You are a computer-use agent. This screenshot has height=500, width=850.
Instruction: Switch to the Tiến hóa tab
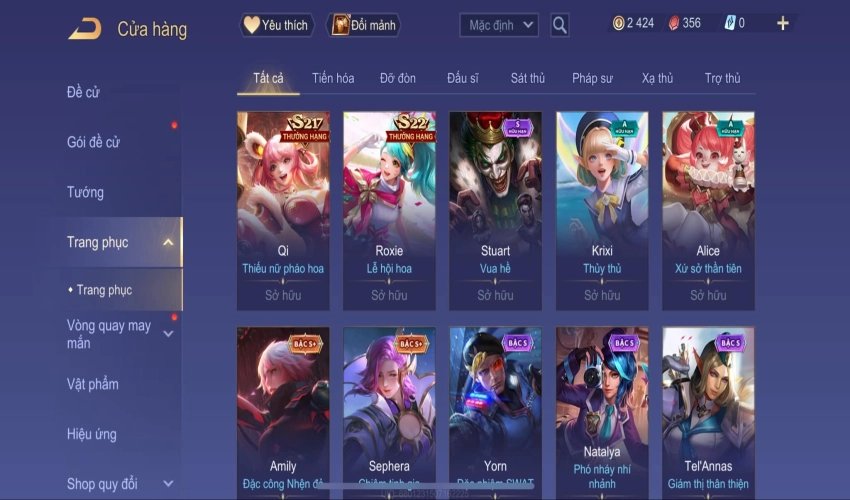(x=333, y=78)
